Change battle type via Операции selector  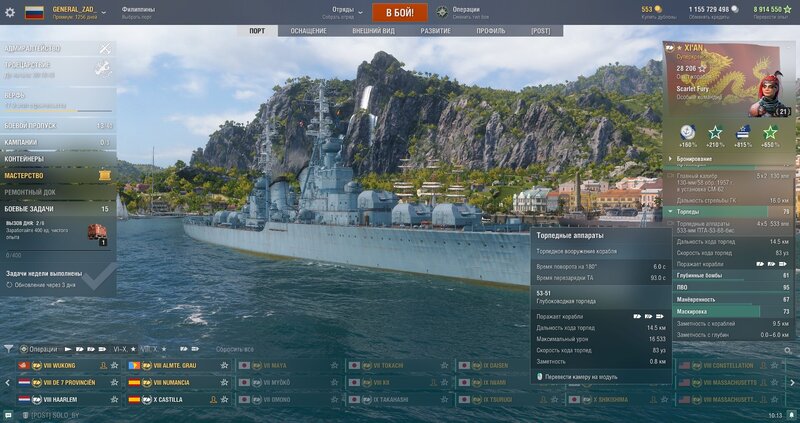tap(465, 11)
